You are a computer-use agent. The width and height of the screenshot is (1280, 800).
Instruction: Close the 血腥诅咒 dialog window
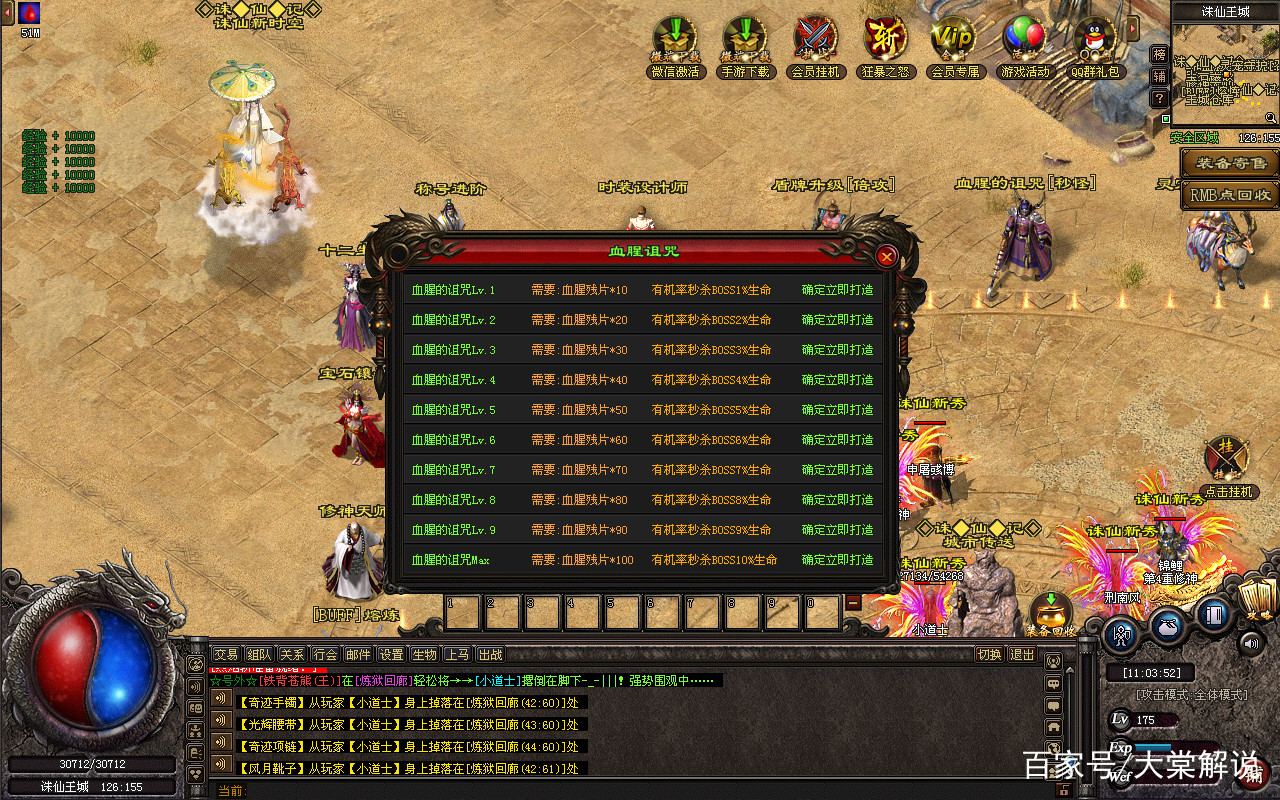[x=886, y=257]
